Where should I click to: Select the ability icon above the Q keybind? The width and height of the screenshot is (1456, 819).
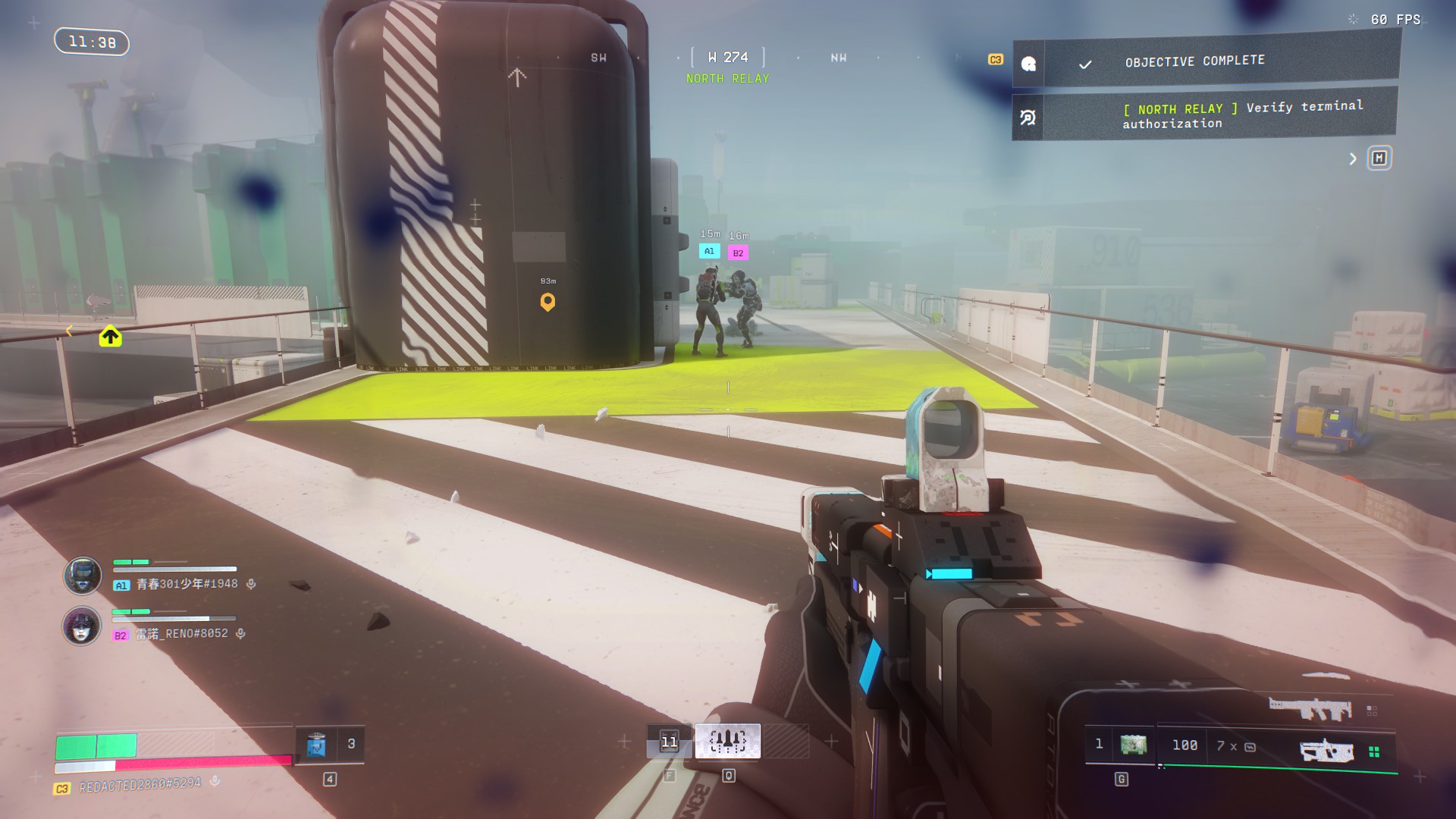[x=729, y=742]
